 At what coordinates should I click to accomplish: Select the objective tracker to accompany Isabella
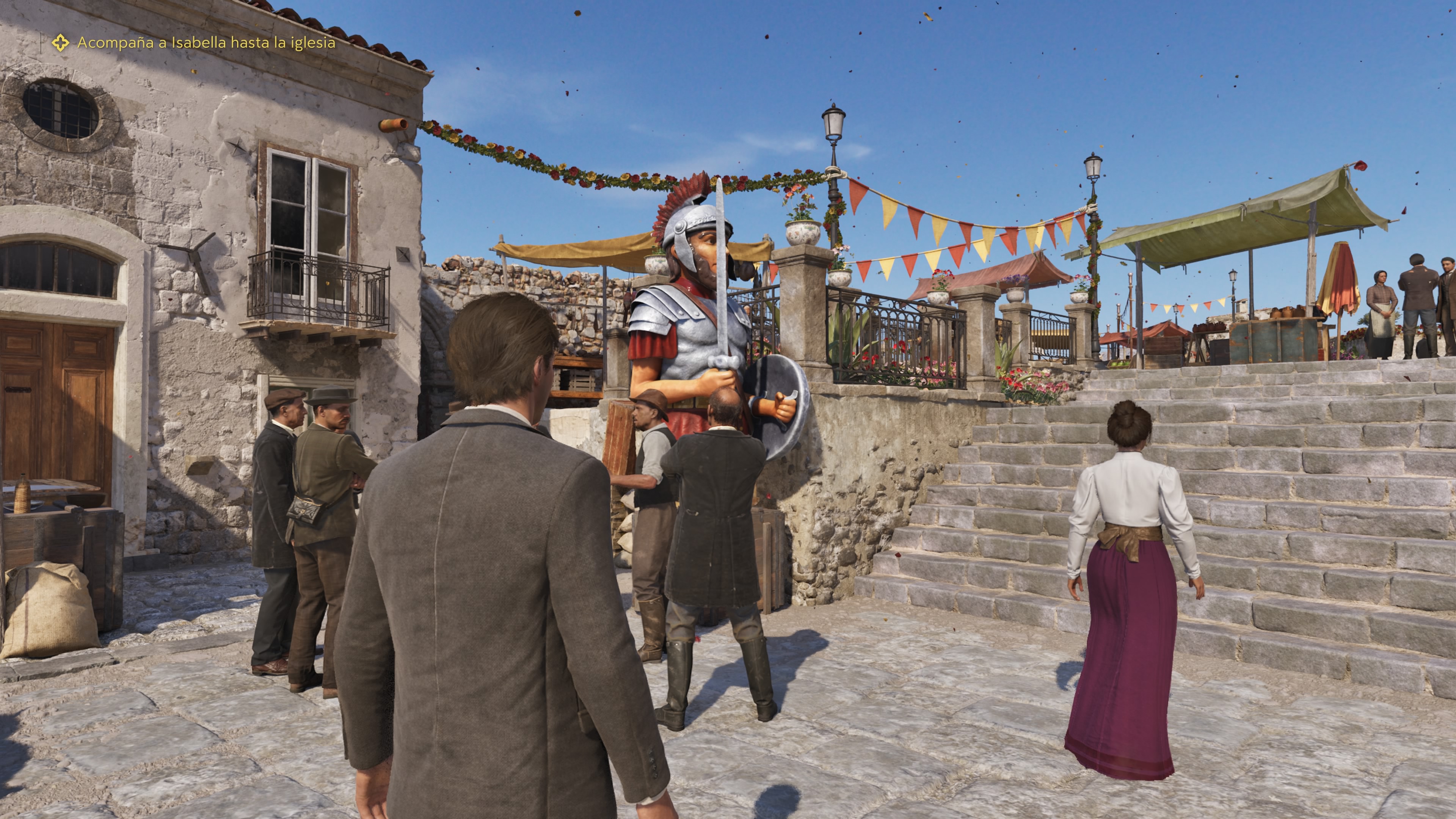point(206,43)
